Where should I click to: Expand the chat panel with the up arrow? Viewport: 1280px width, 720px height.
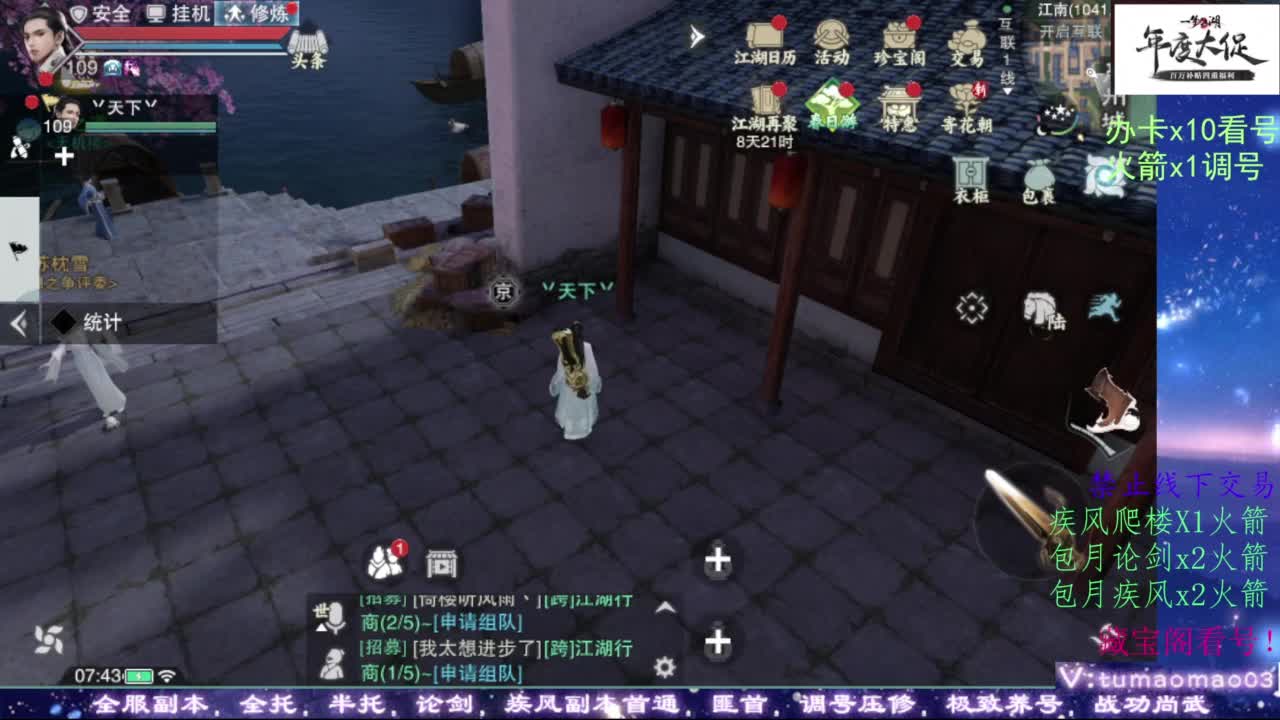coord(665,606)
